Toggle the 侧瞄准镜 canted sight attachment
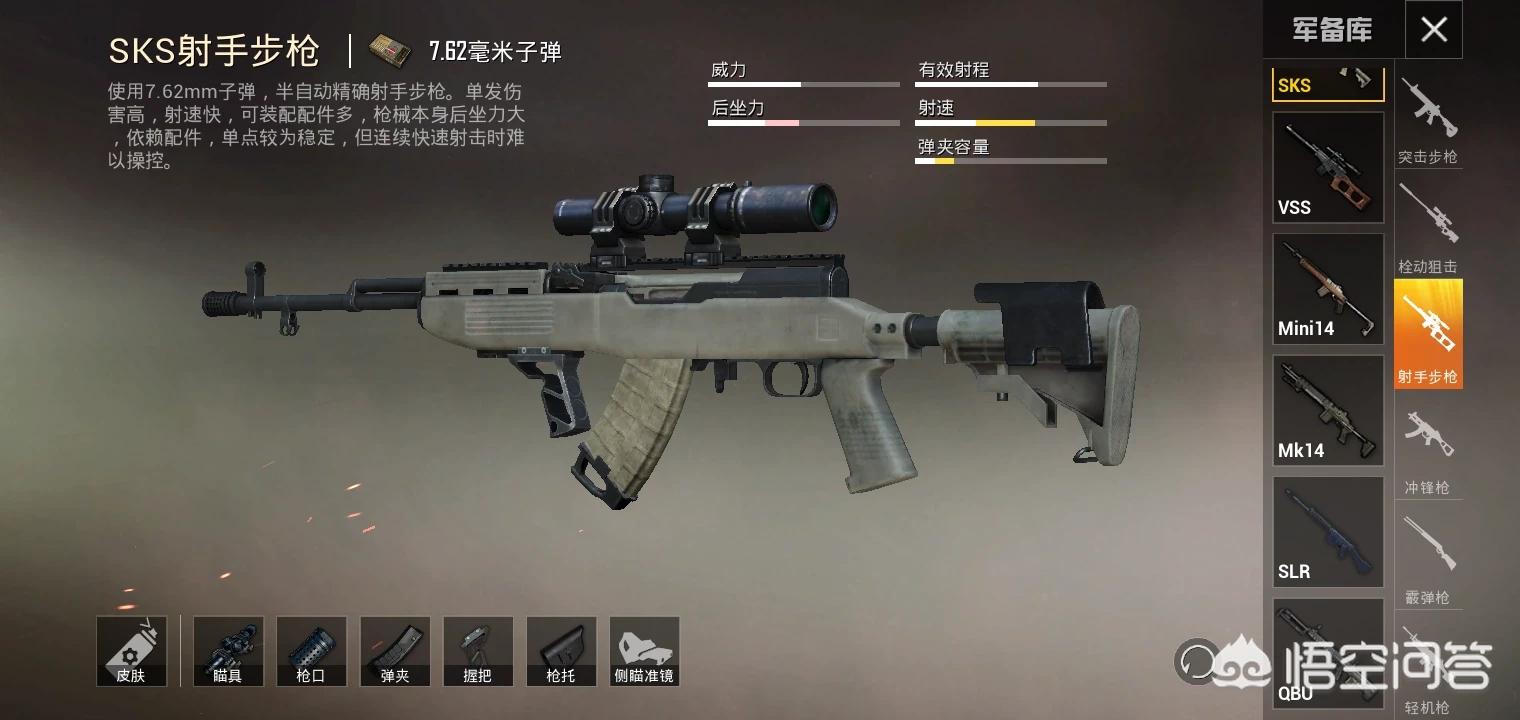 tap(644, 651)
